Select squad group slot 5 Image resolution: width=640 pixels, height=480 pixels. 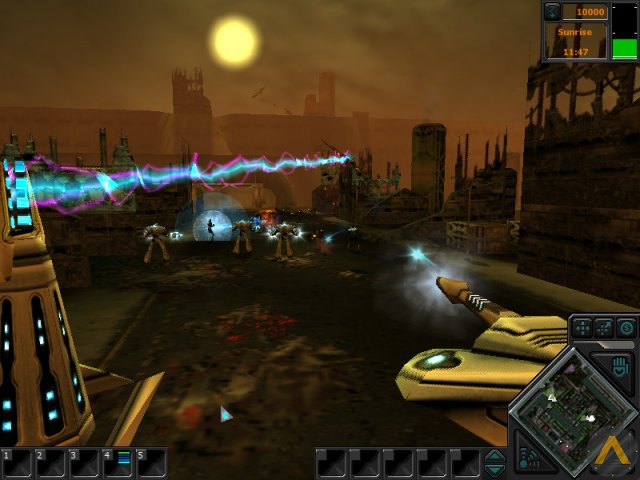(x=151, y=463)
